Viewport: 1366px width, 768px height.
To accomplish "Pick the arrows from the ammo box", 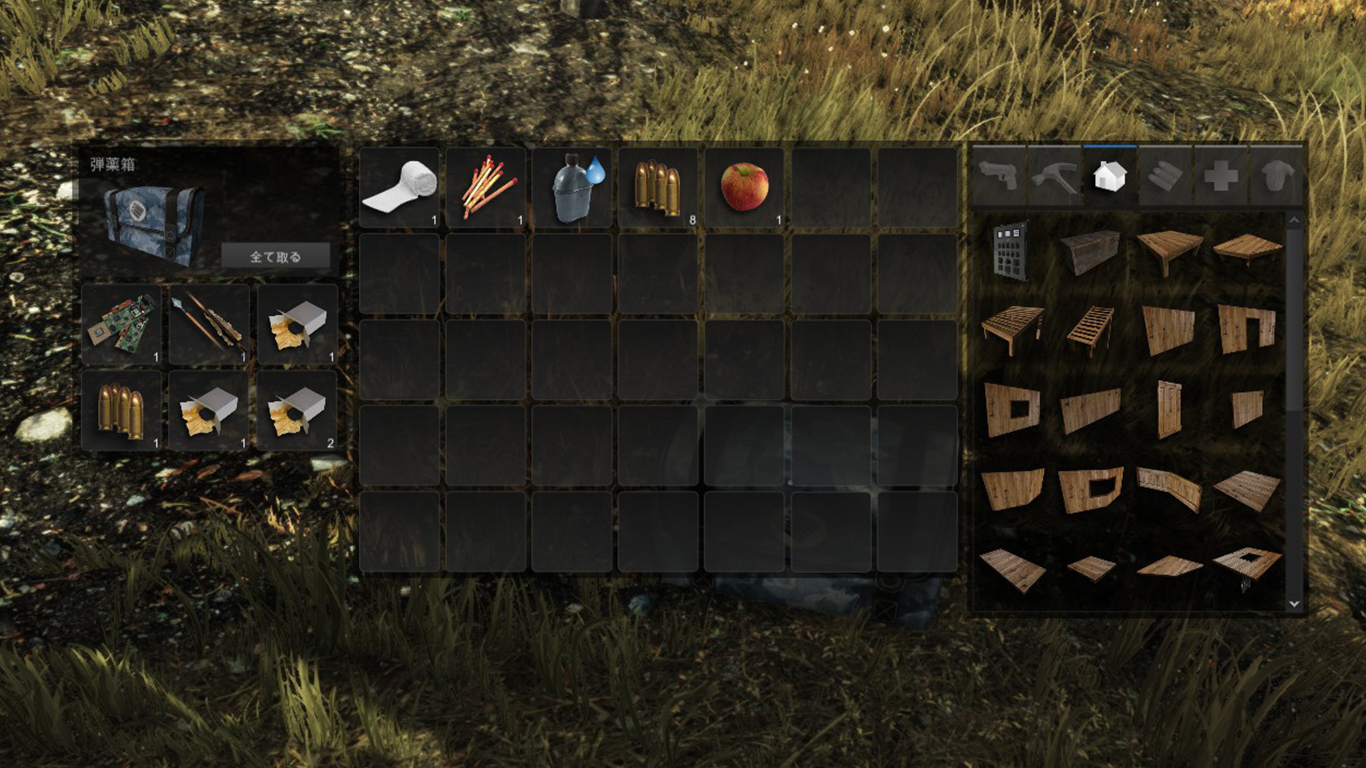I will pyautogui.click(x=209, y=324).
